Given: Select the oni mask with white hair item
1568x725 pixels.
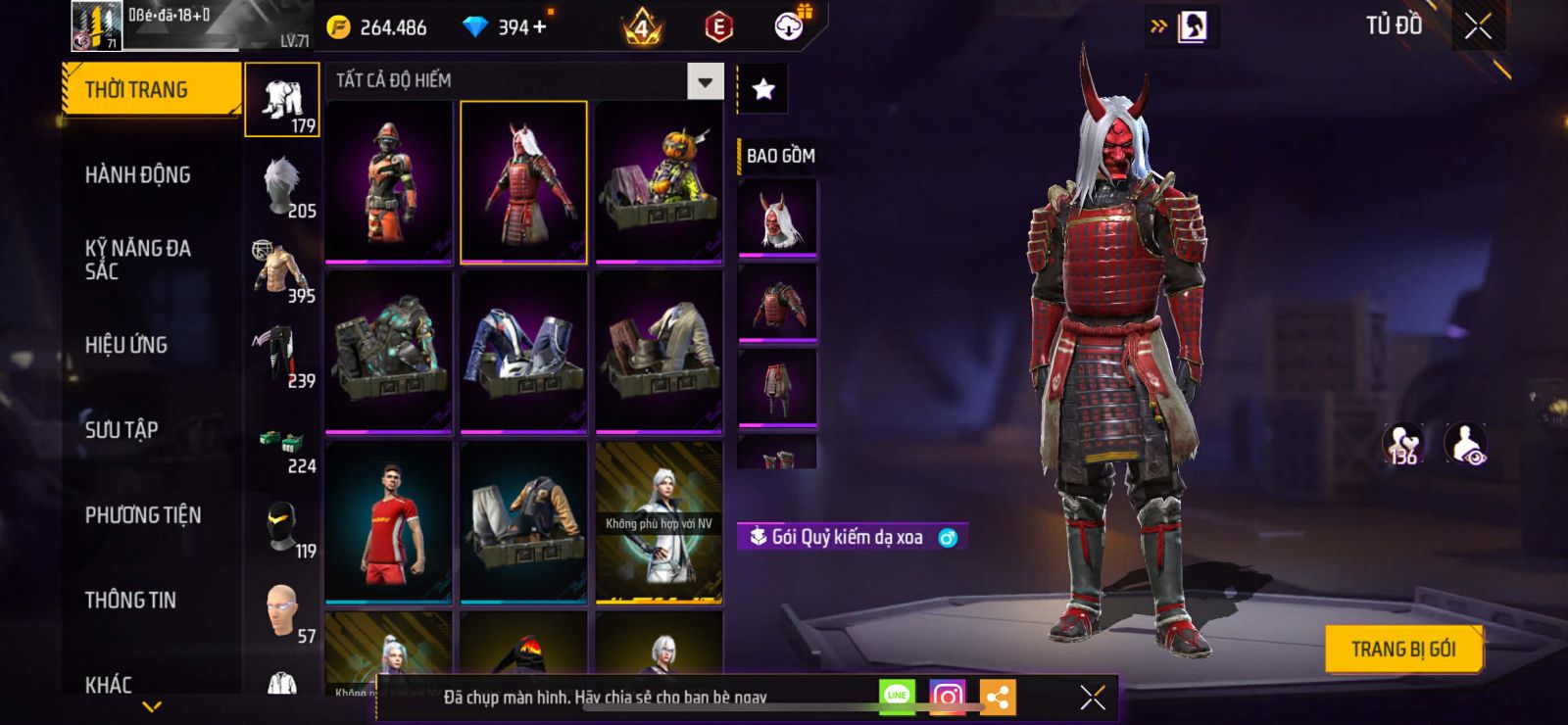Looking at the screenshot, I should click(777, 218).
